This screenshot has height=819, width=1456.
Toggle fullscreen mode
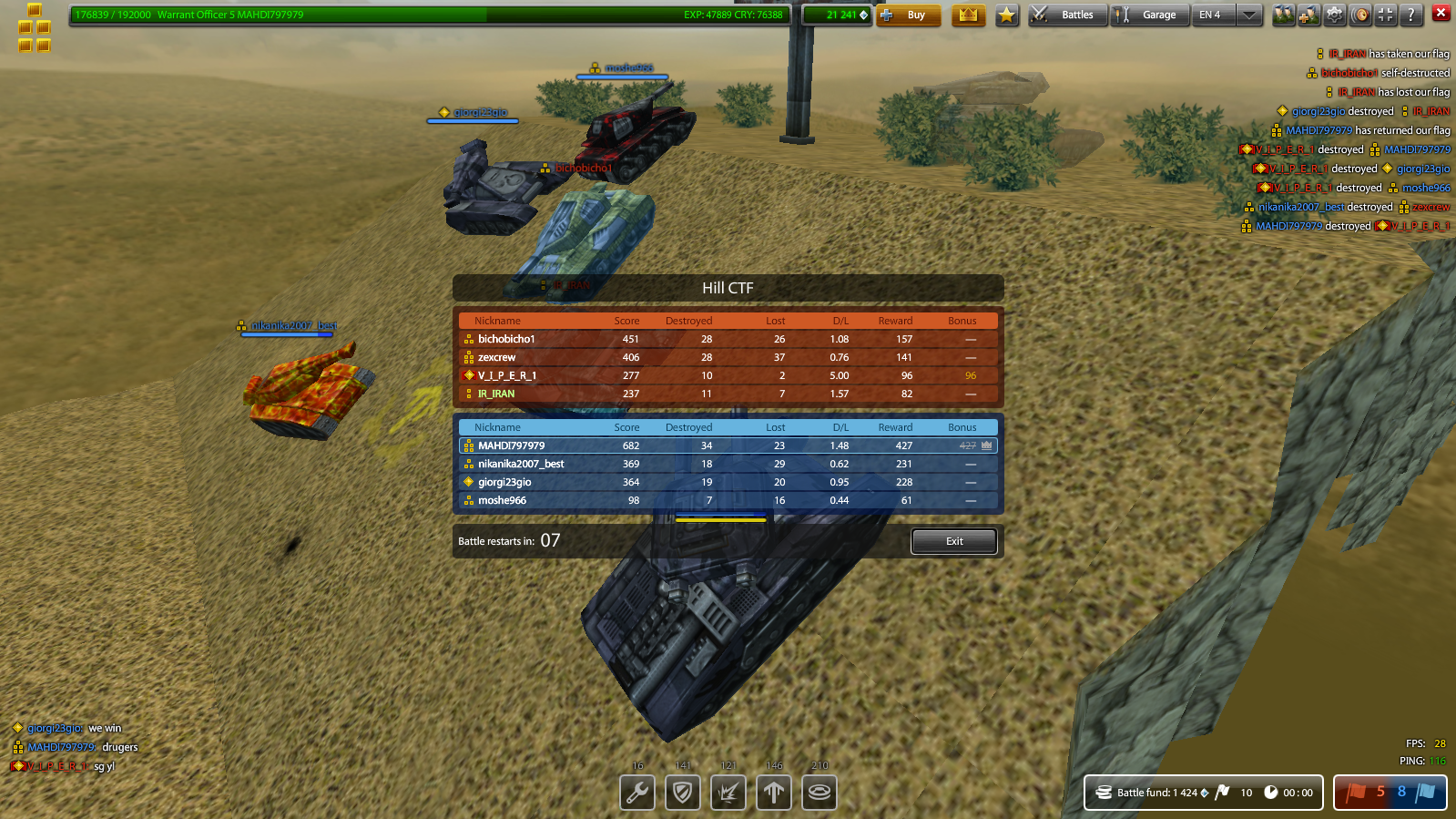1385,15
